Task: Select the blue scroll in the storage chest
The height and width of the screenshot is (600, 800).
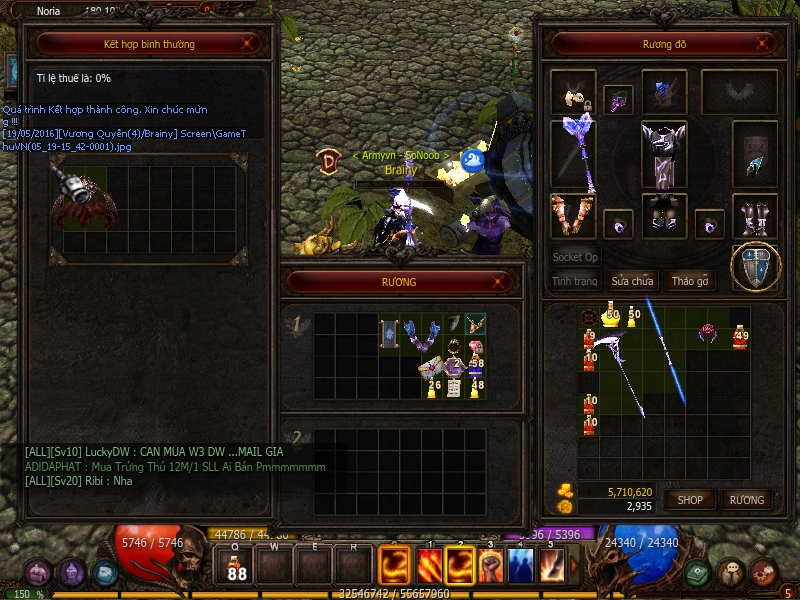Action: click(389, 334)
